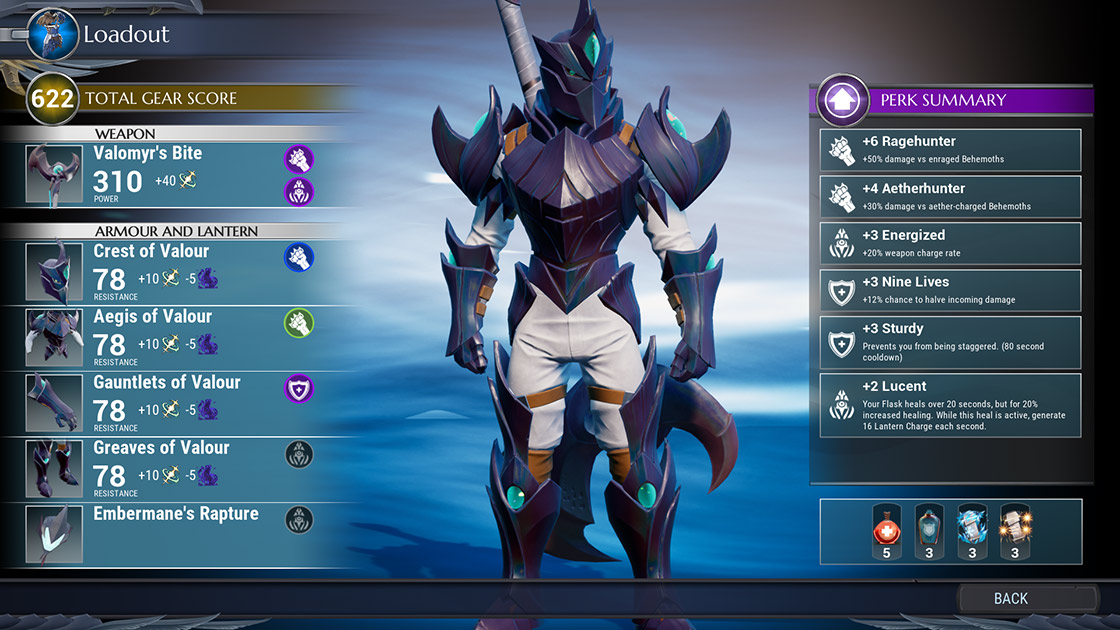Image resolution: width=1120 pixels, height=630 pixels.
Task: Show the +3 Energized perk
Action: coord(950,244)
